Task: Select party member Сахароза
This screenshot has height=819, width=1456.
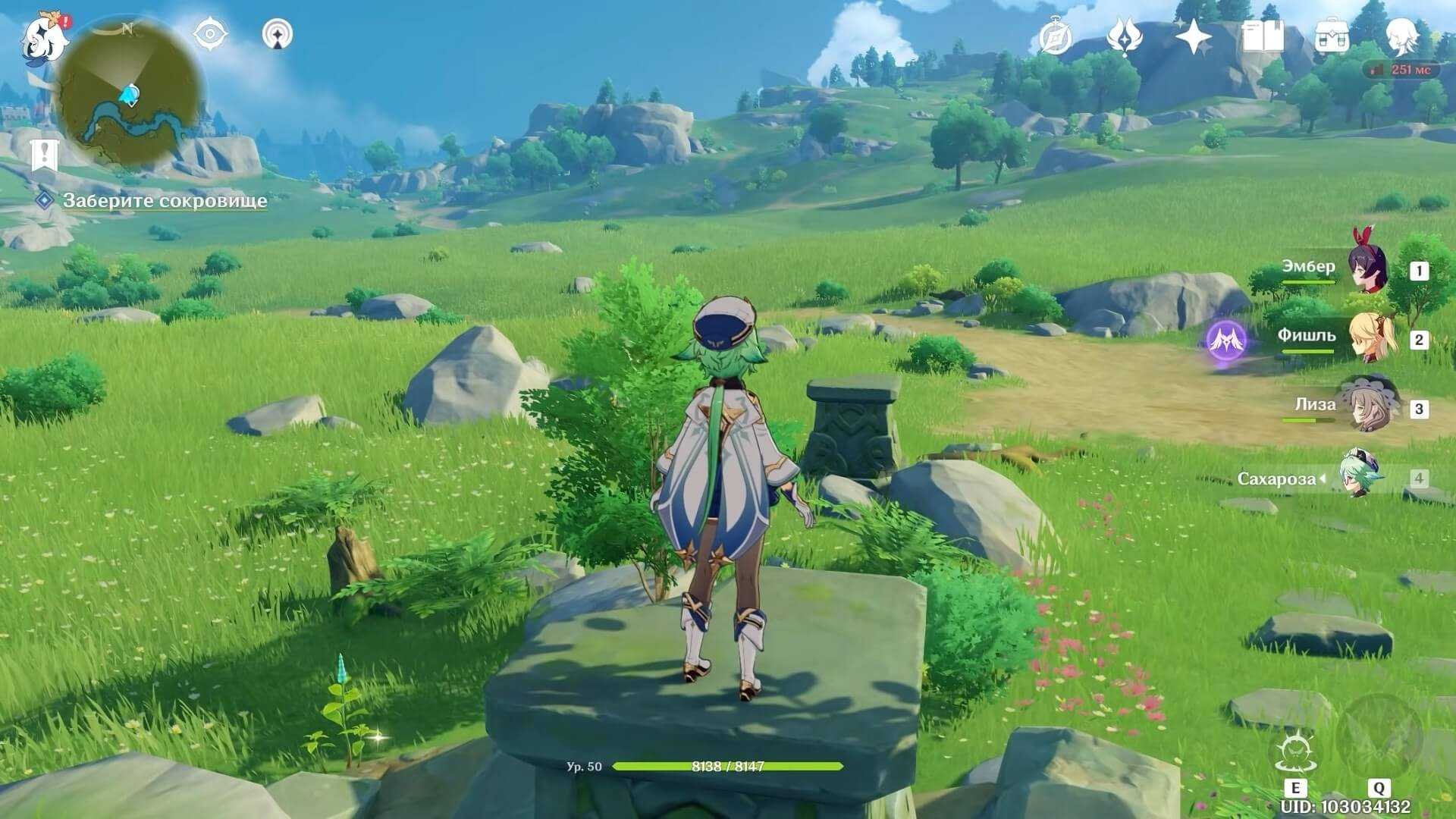Action: [x=1357, y=478]
